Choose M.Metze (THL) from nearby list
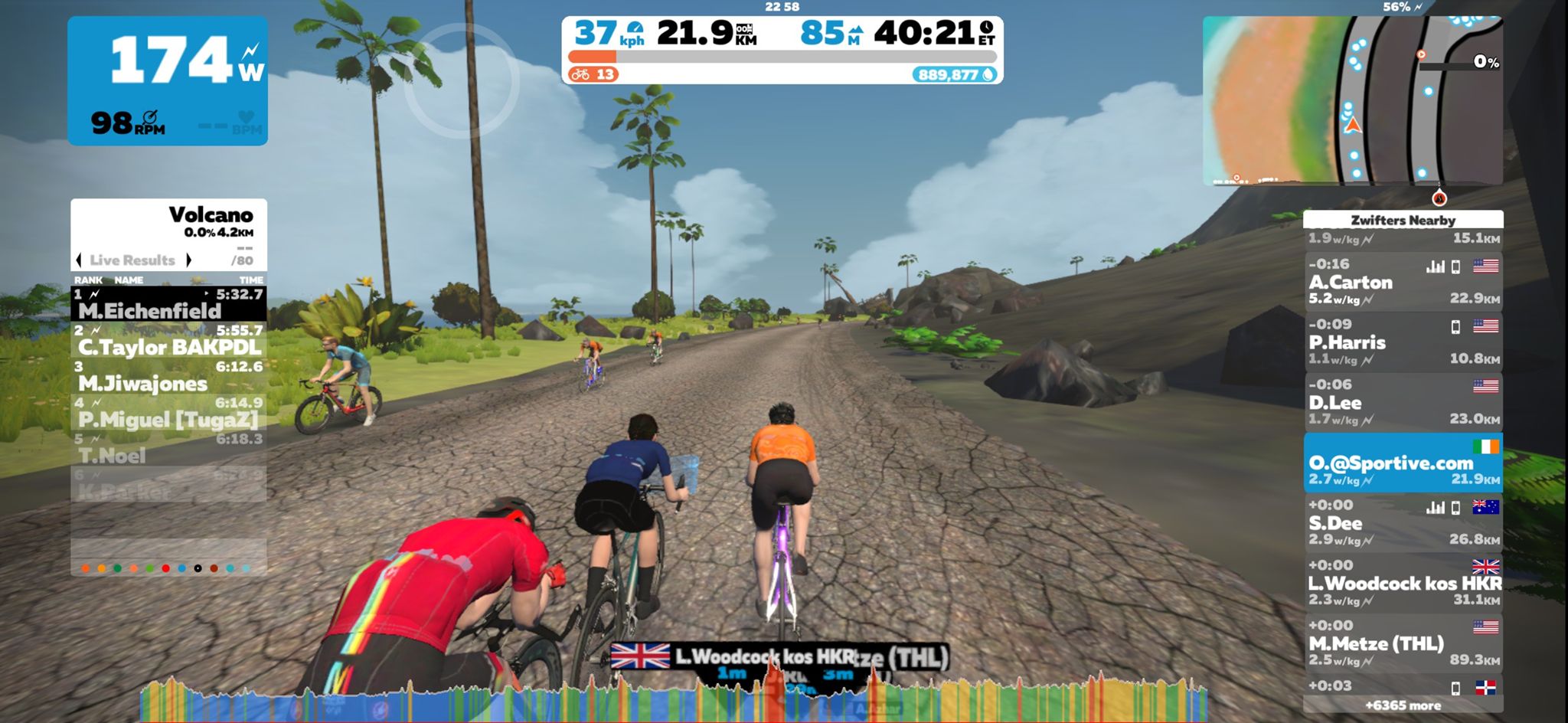 [1403, 643]
